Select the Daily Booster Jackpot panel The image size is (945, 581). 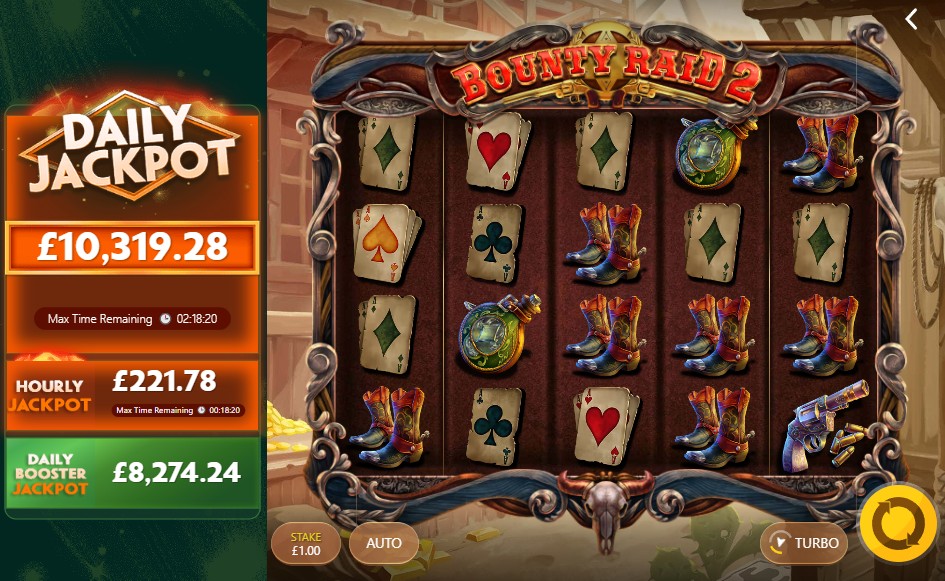coord(132,473)
